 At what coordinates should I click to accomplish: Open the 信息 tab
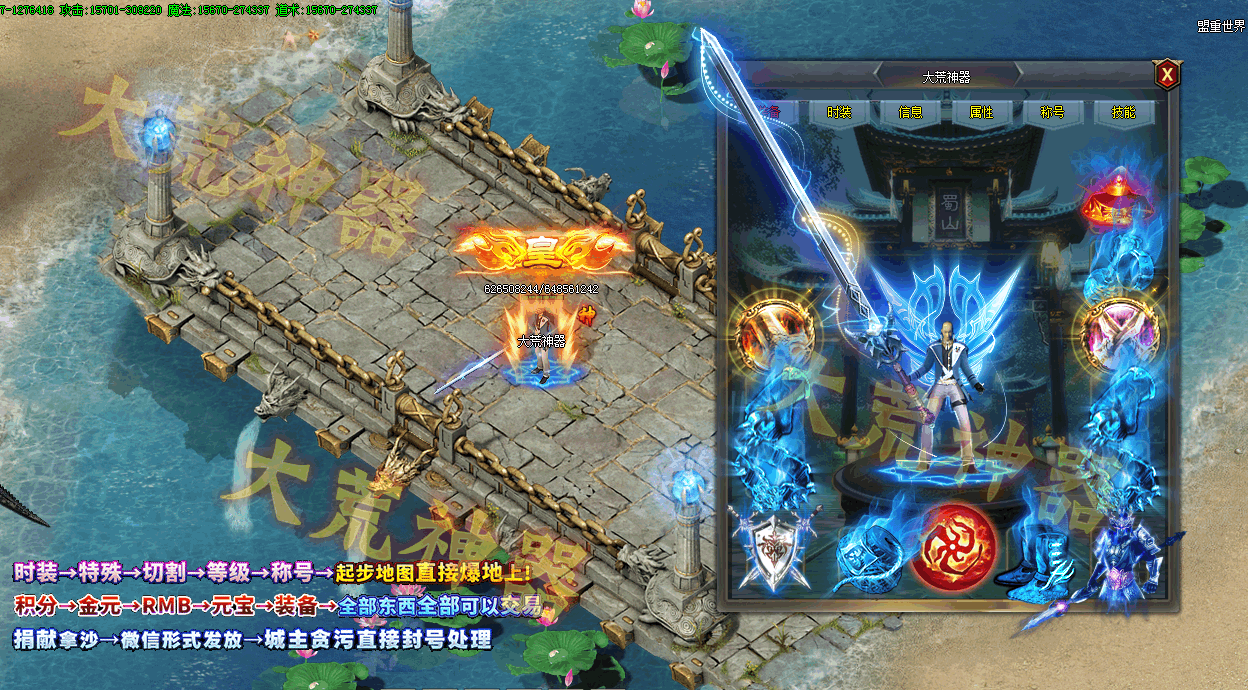910,112
